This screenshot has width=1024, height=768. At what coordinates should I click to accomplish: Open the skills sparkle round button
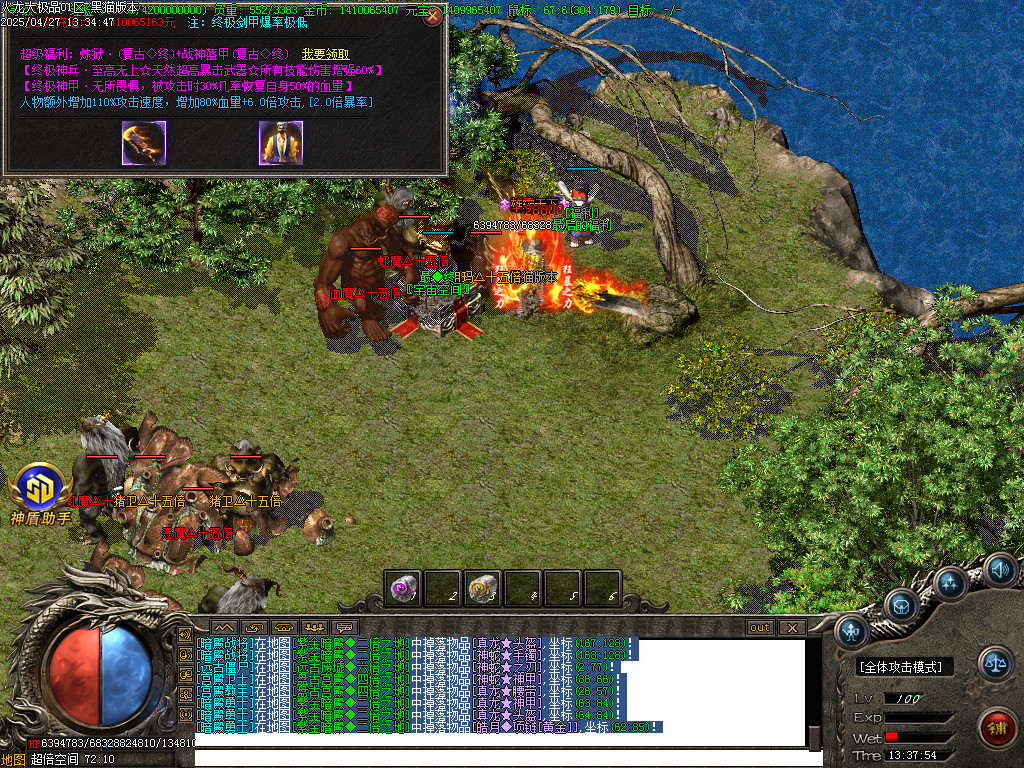point(949,582)
